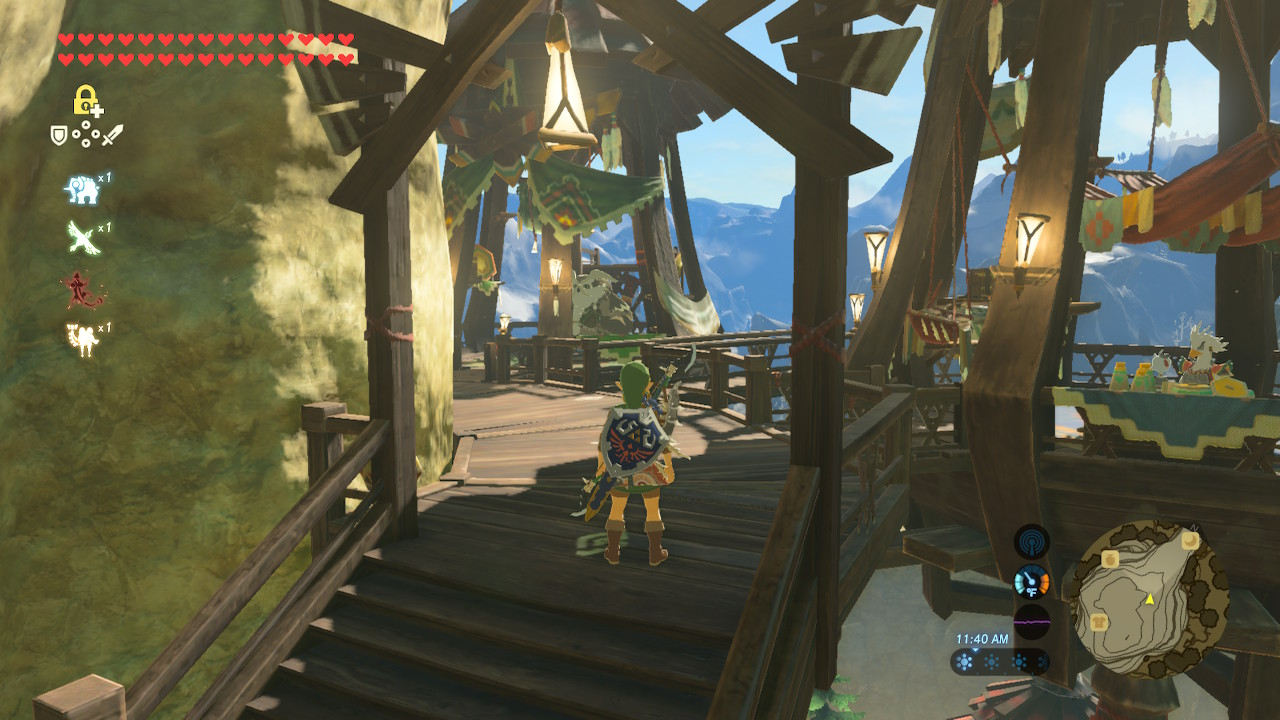Image resolution: width=1280 pixels, height=720 pixels.
Task: Click the Sheikah Sensor signal icon
Action: pyautogui.click(x=1031, y=541)
